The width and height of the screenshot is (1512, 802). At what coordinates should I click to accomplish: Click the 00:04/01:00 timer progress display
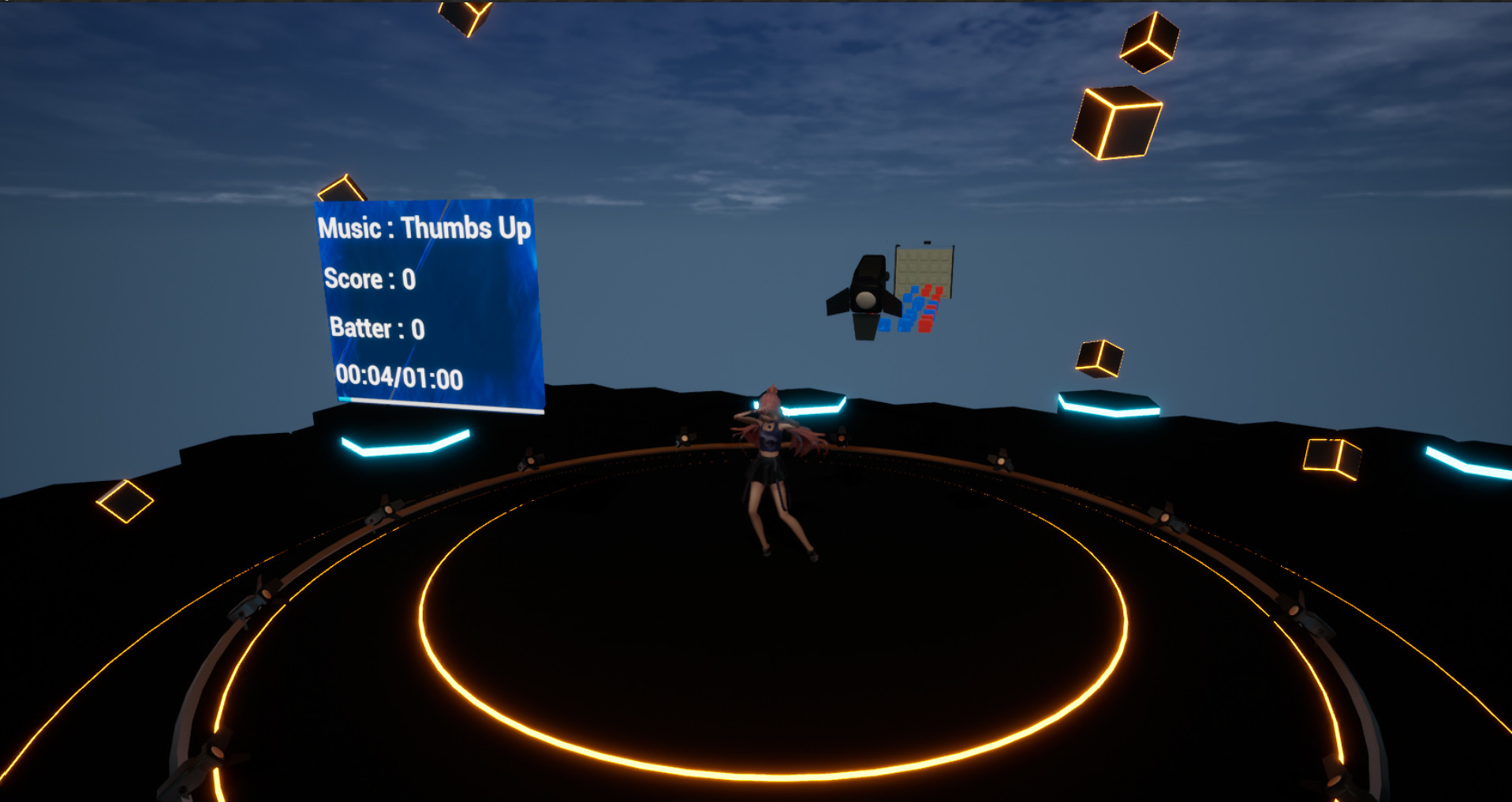pyautogui.click(x=401, y=378)
